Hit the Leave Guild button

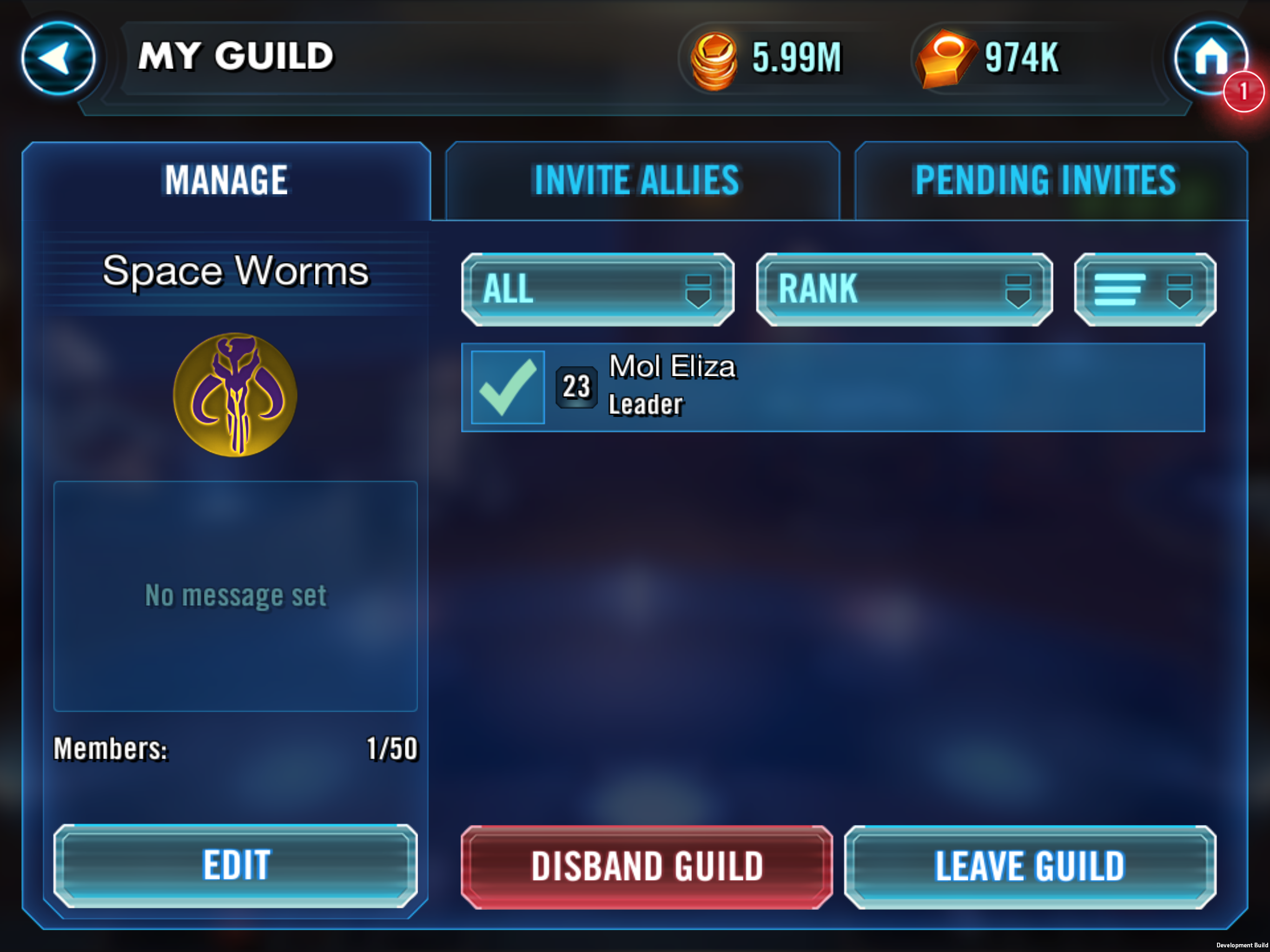click(x=1030, y=866)
